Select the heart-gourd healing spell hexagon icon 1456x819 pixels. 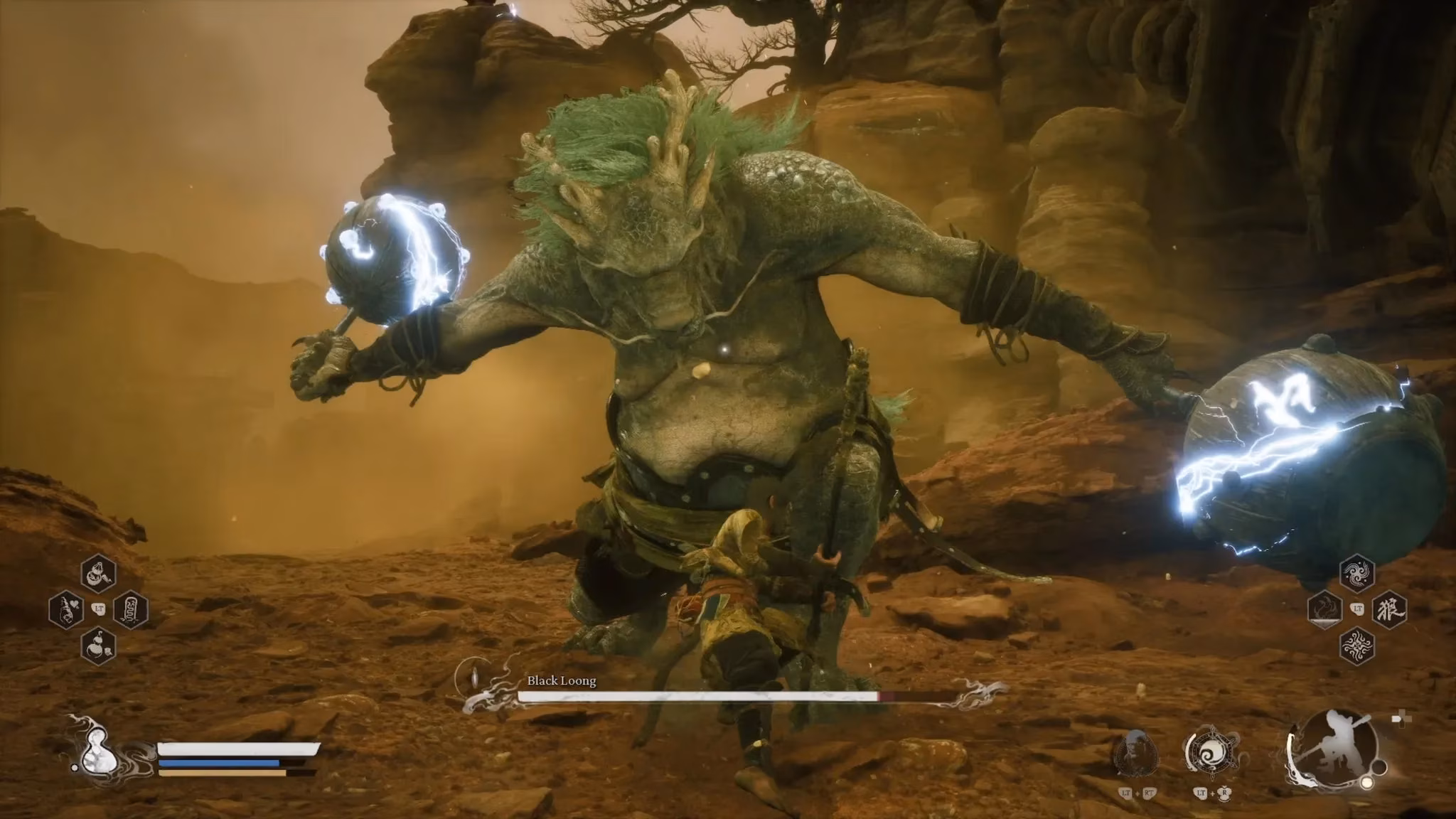coord(66,609)
